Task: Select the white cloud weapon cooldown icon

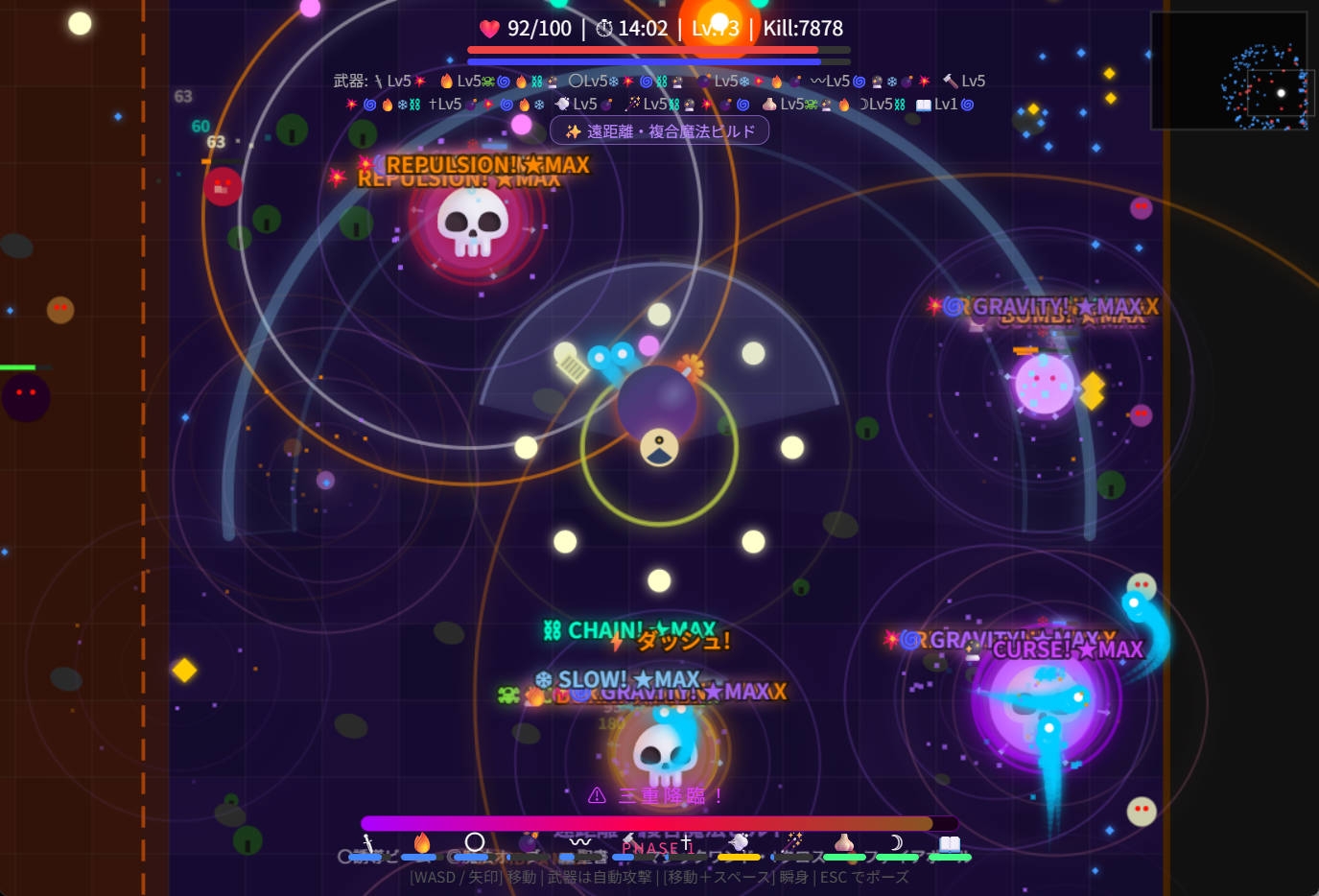Action: point(739,842)
